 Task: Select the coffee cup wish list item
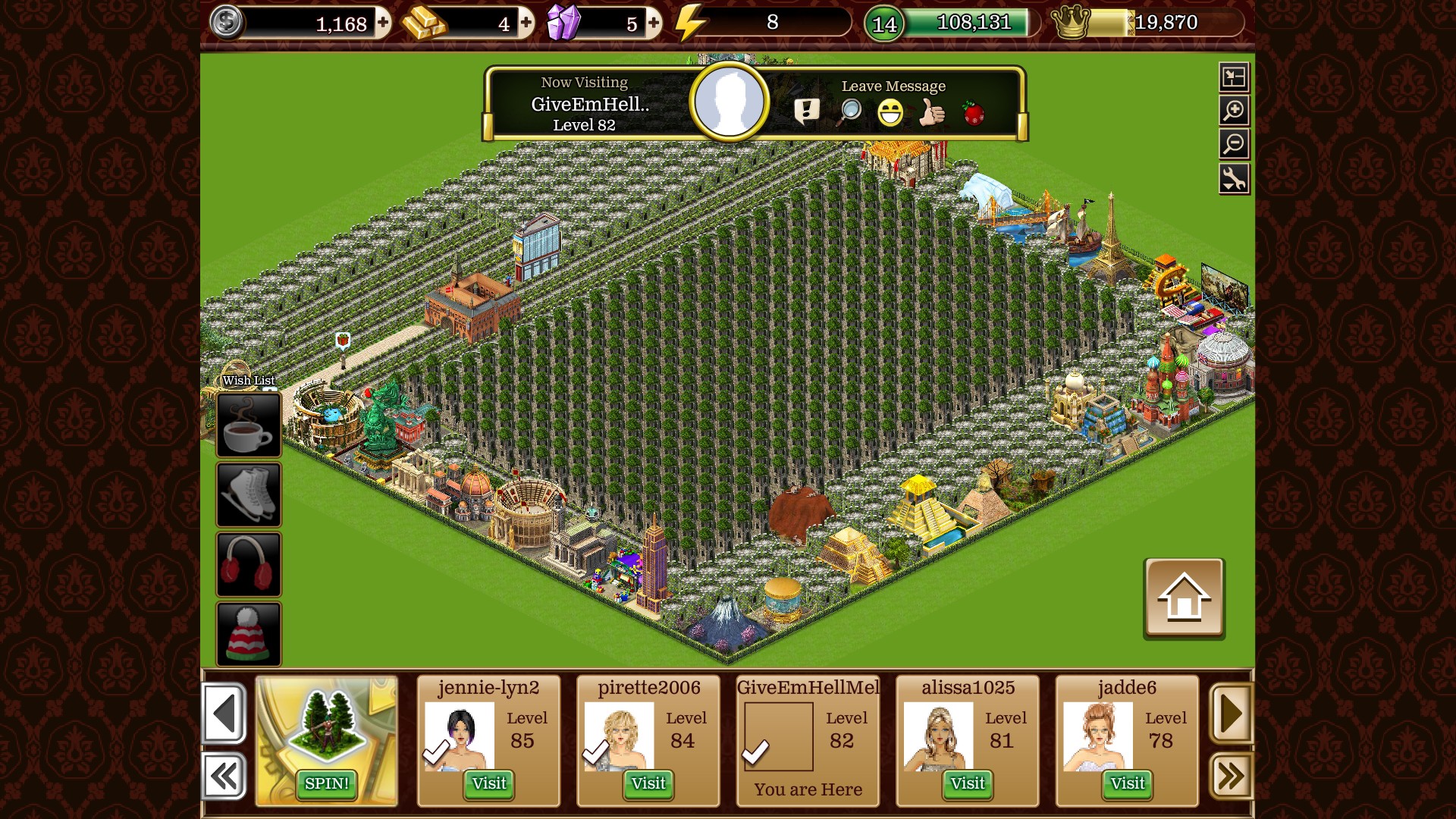pos(249,425)
